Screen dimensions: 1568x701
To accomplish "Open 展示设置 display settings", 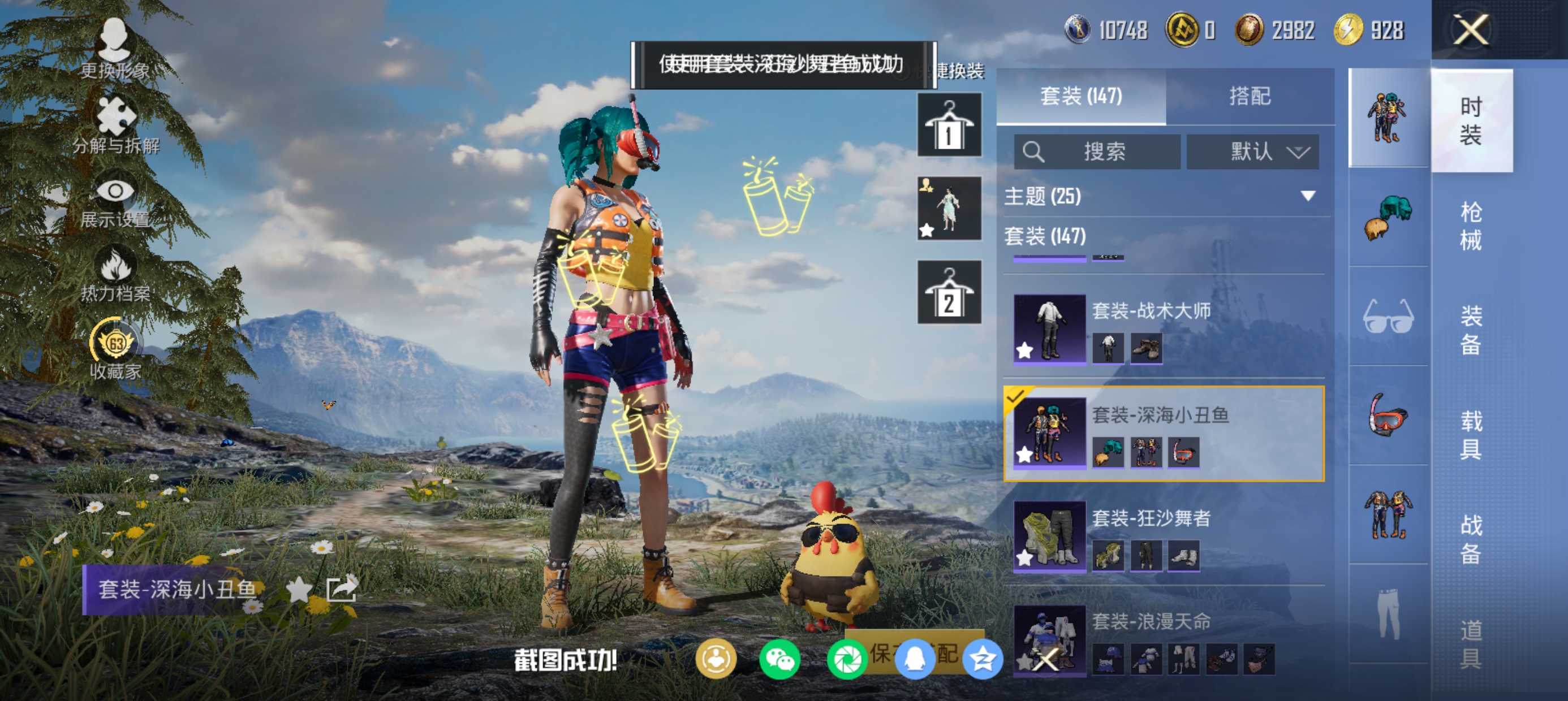I will (x=115, y=202).
